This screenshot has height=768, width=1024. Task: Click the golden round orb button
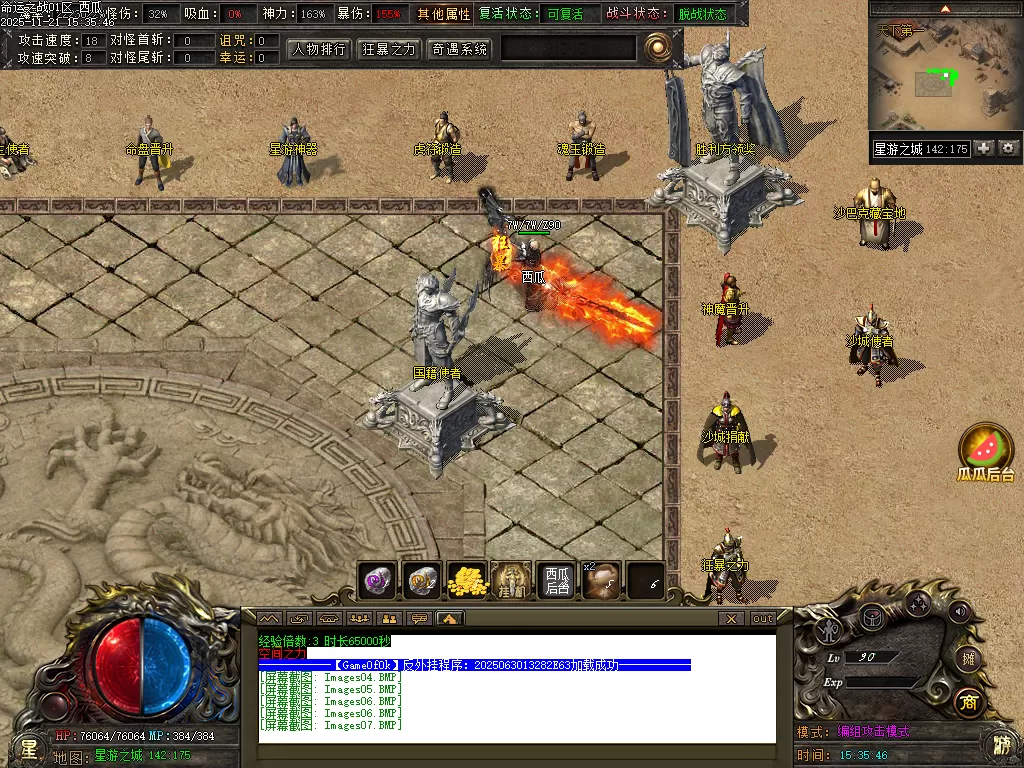point(657,47)
